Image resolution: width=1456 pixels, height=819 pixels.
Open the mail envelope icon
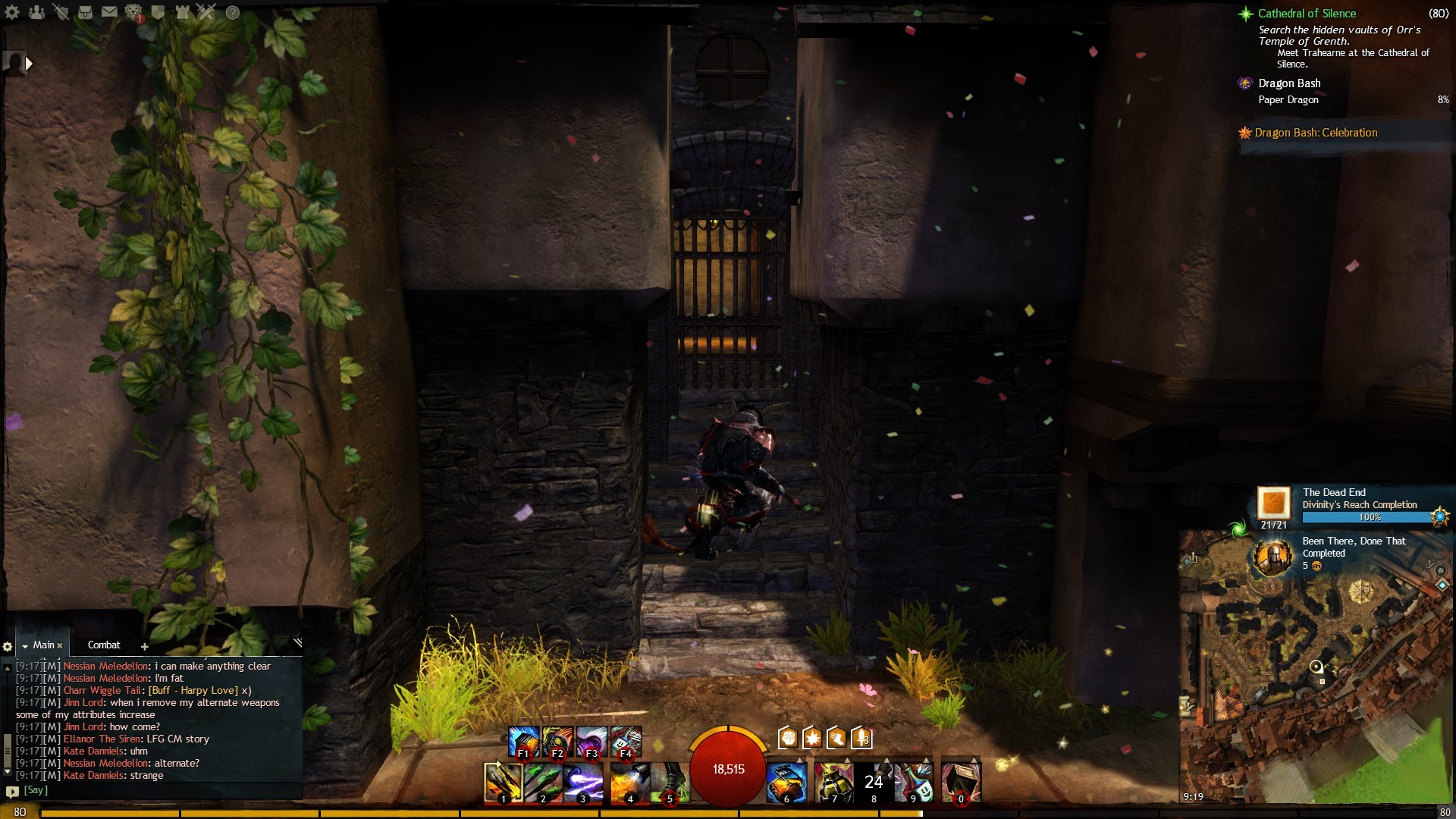click(109, 12)
